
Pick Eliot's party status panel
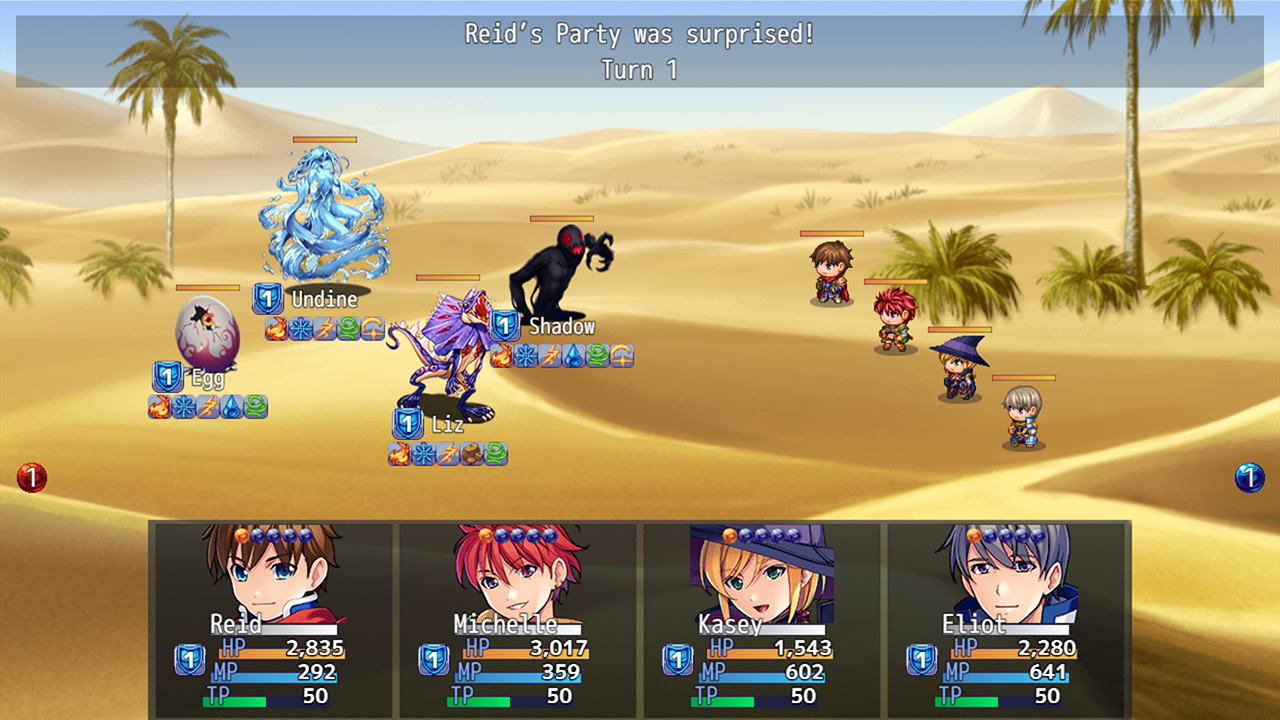1006,618
